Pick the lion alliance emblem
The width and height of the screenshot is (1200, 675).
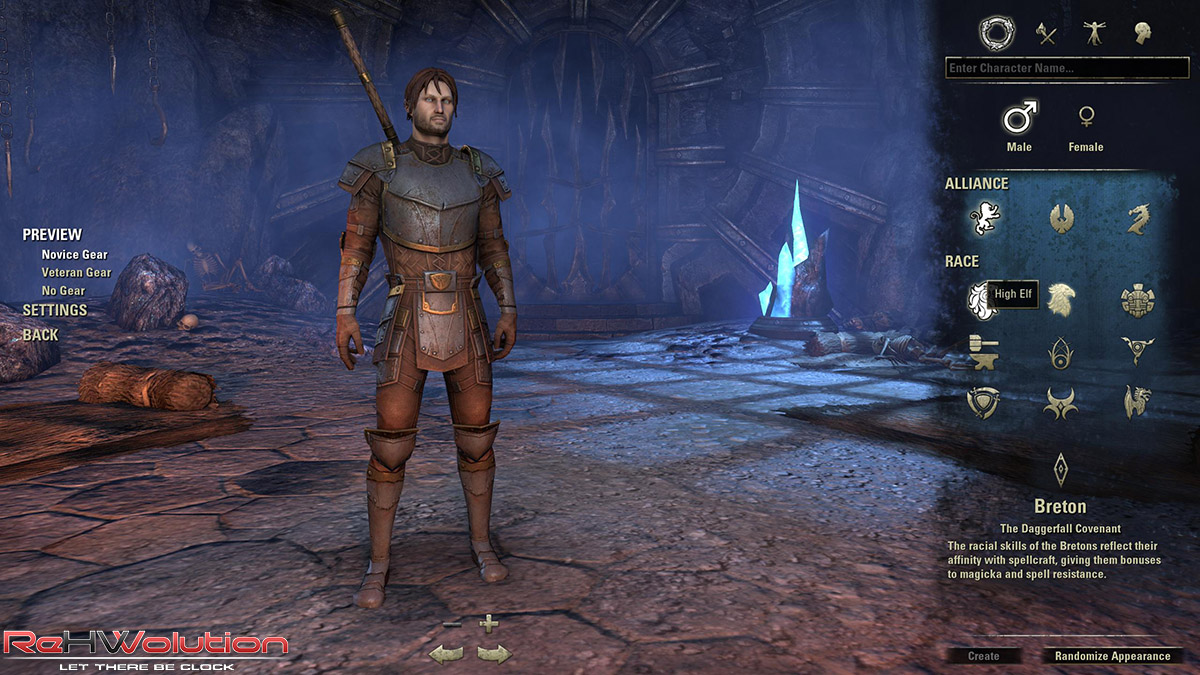984,217
